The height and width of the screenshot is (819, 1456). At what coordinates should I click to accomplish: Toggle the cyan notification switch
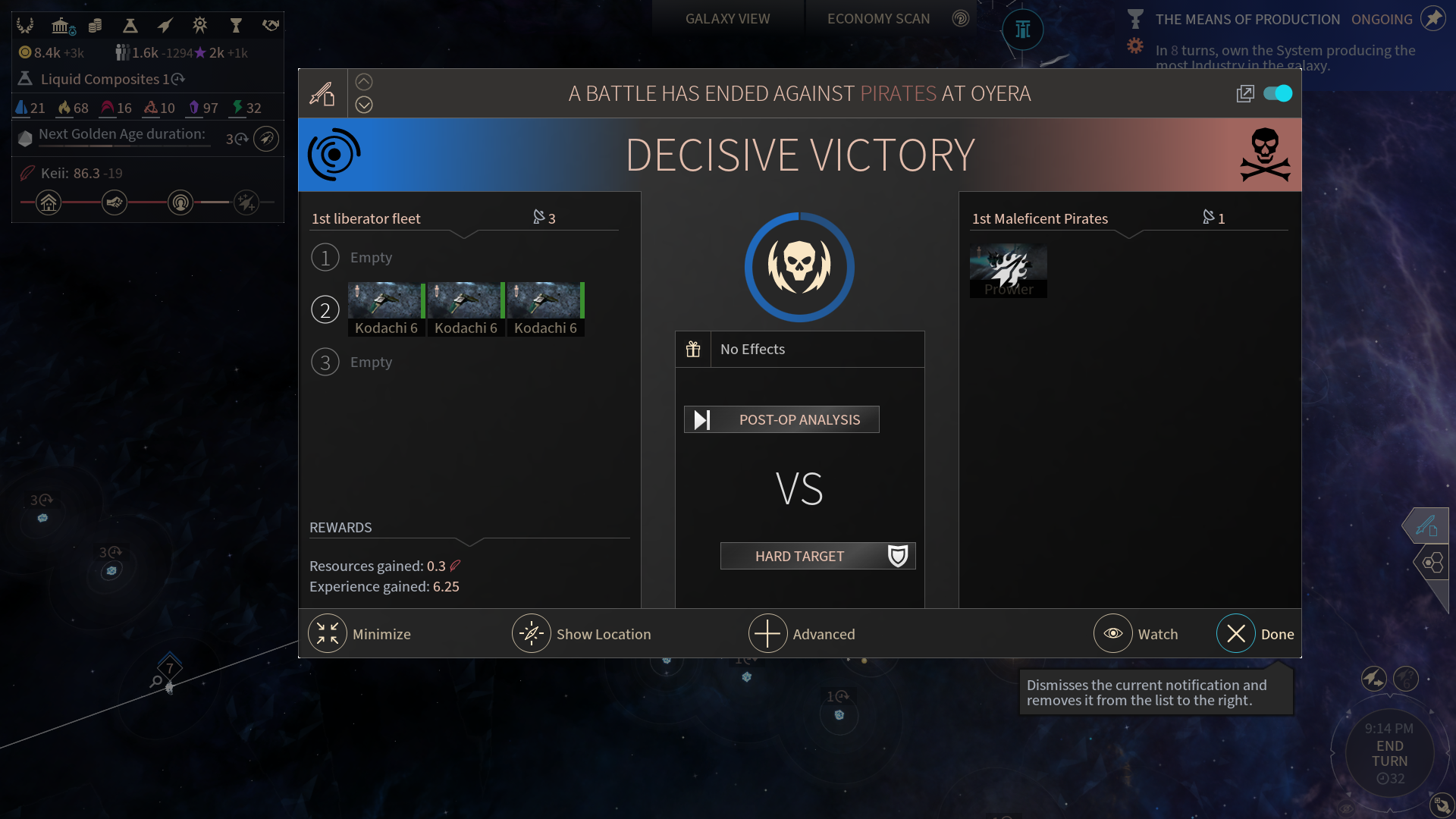point(1278,93)
